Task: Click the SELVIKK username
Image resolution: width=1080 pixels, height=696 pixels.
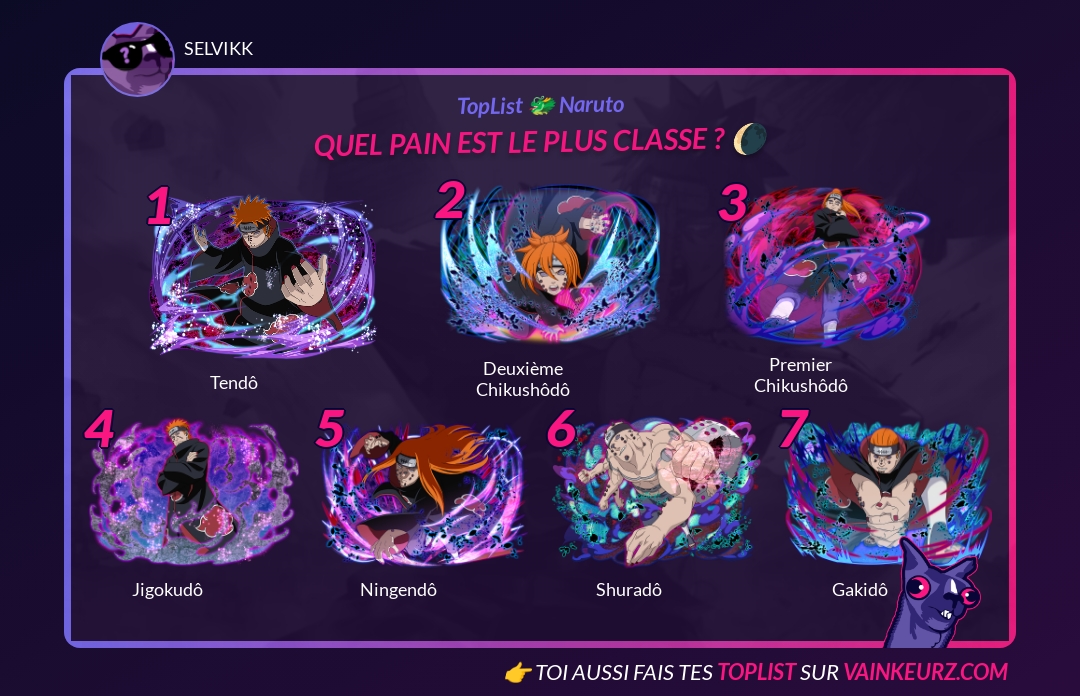Action: [219, 49]
